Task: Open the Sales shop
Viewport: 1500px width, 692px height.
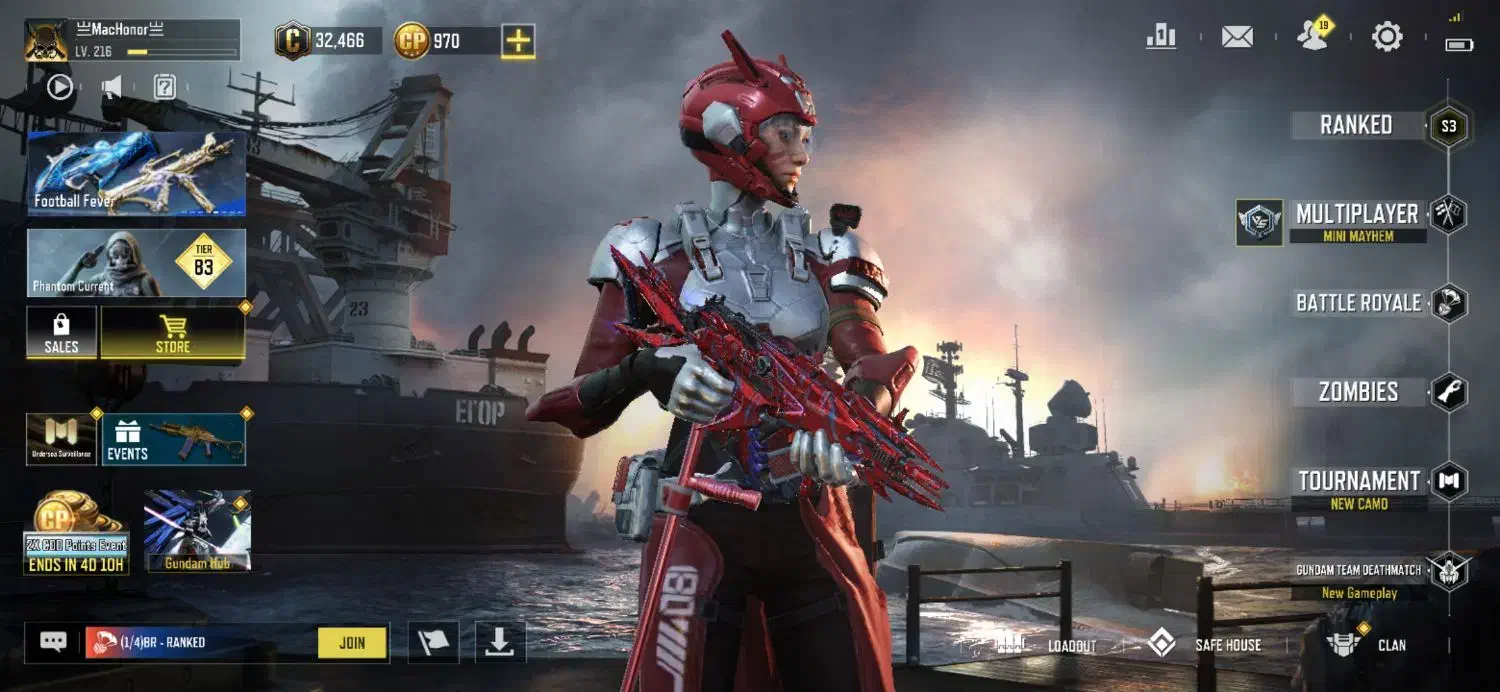Action: [61, 333]
